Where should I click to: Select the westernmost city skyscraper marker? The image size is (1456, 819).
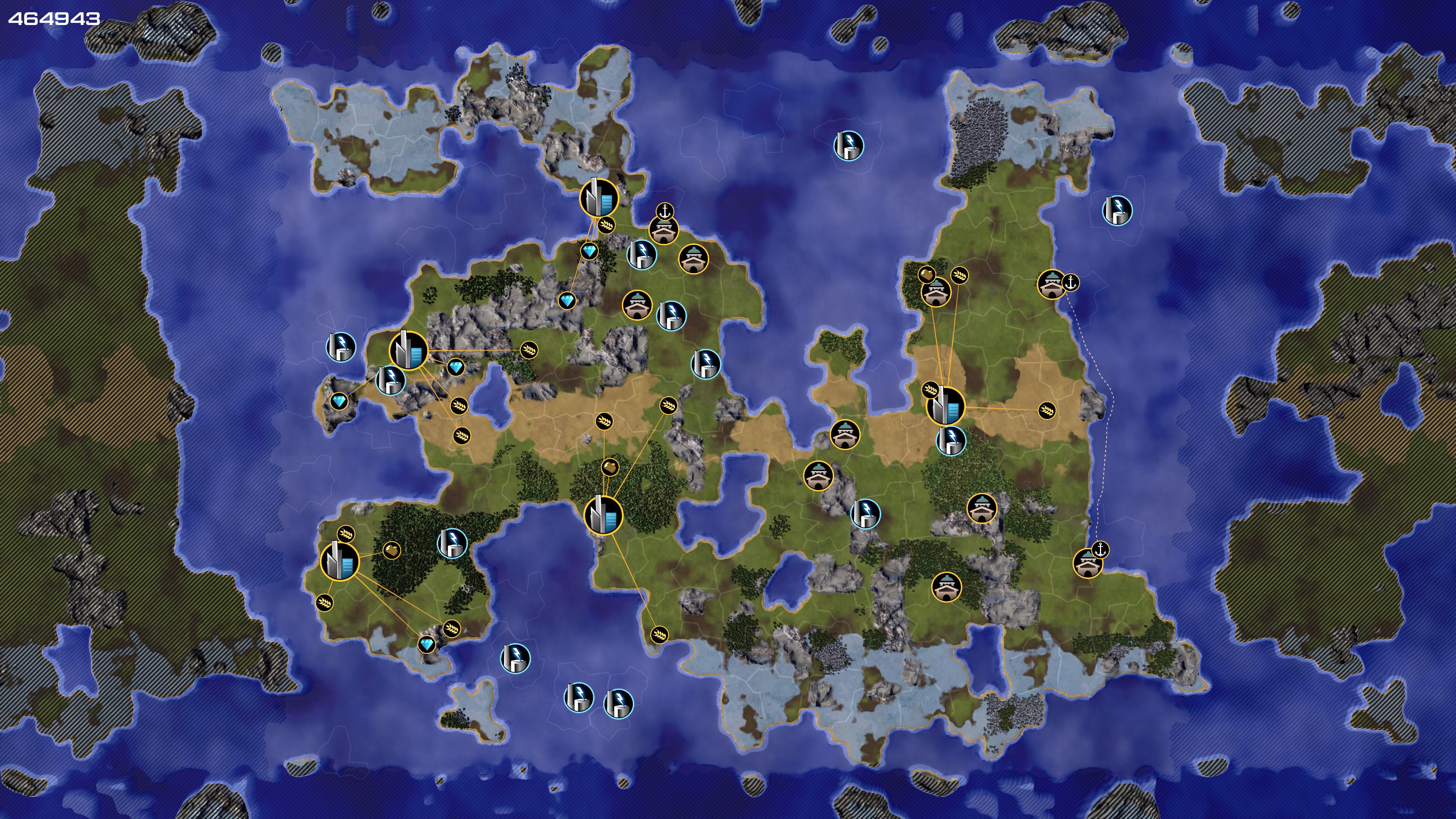340,561
